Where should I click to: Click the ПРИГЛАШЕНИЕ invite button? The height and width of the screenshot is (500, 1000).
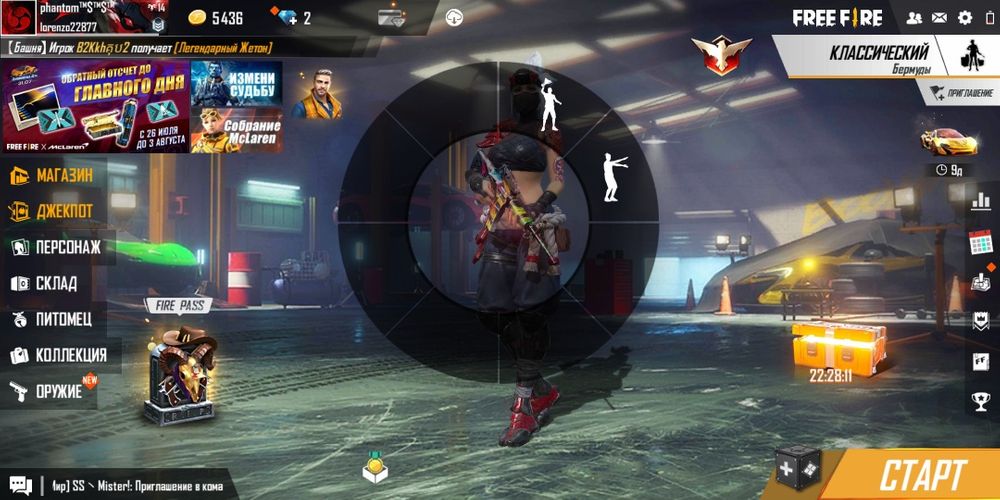coord(961,93)
